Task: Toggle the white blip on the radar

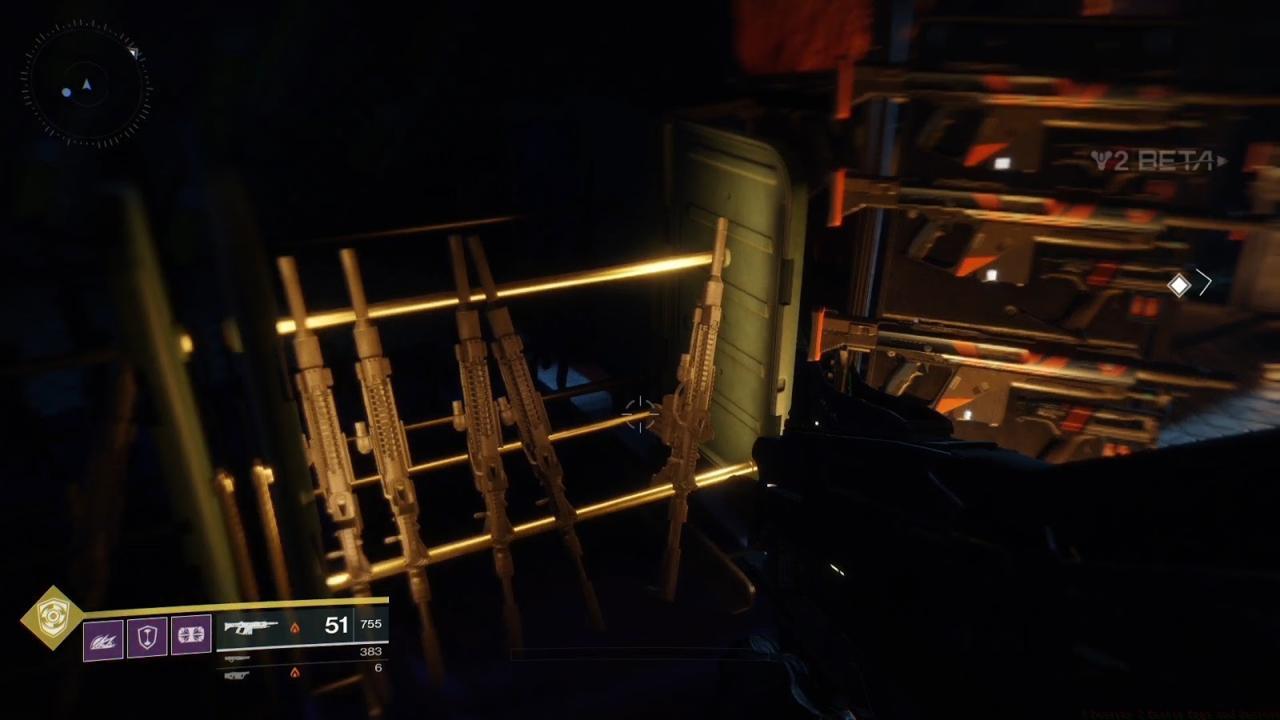Action: pos(65,90)
